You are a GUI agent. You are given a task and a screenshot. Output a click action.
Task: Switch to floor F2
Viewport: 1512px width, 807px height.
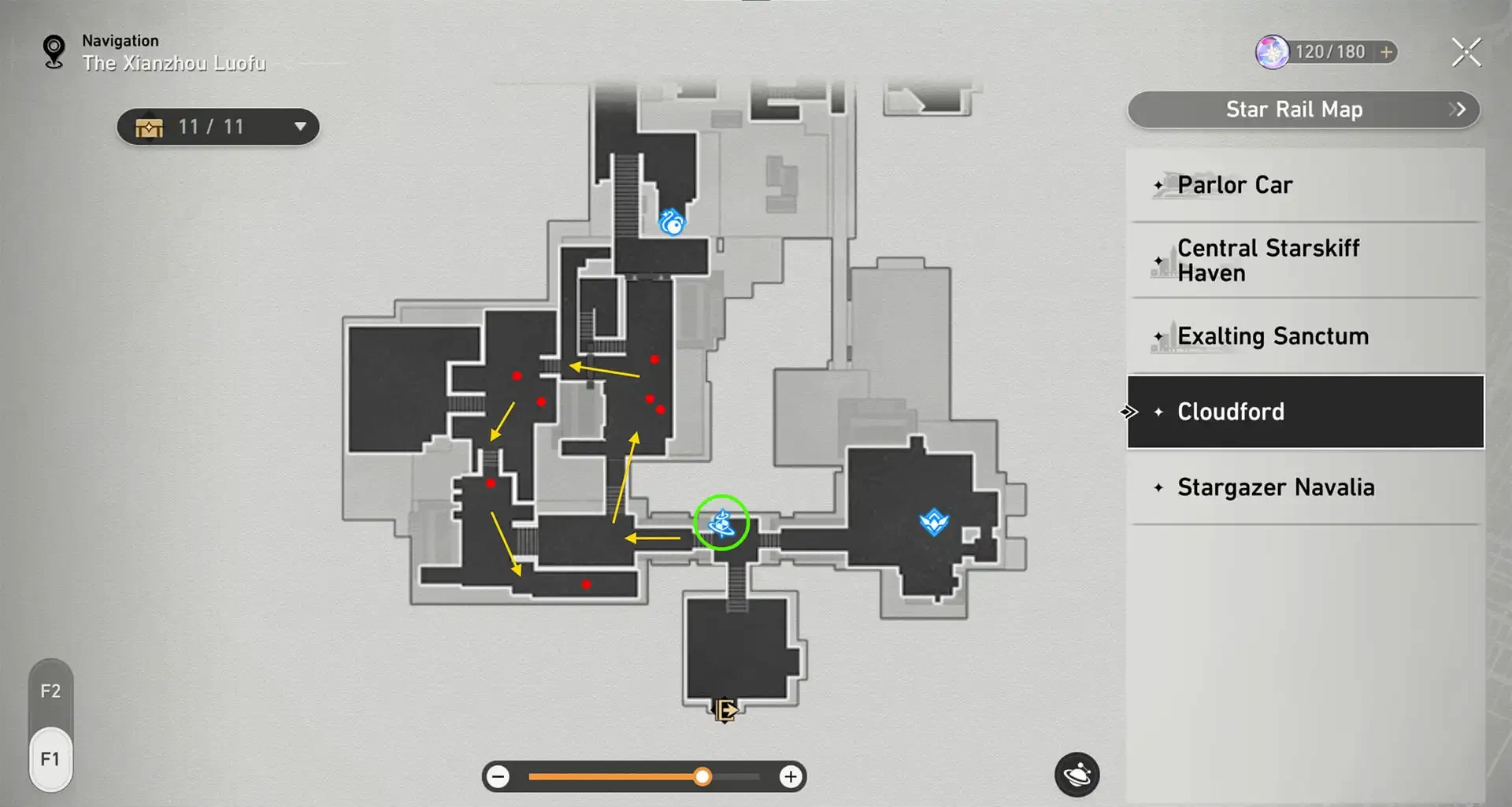50,691
